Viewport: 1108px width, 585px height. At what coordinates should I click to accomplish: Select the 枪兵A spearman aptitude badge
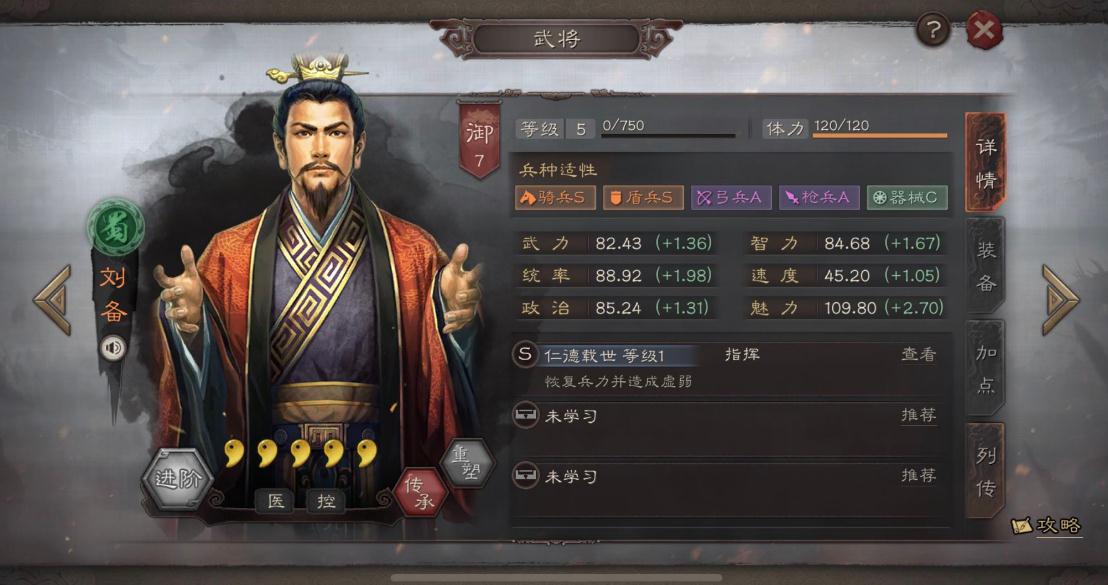[x=818, y=197]
